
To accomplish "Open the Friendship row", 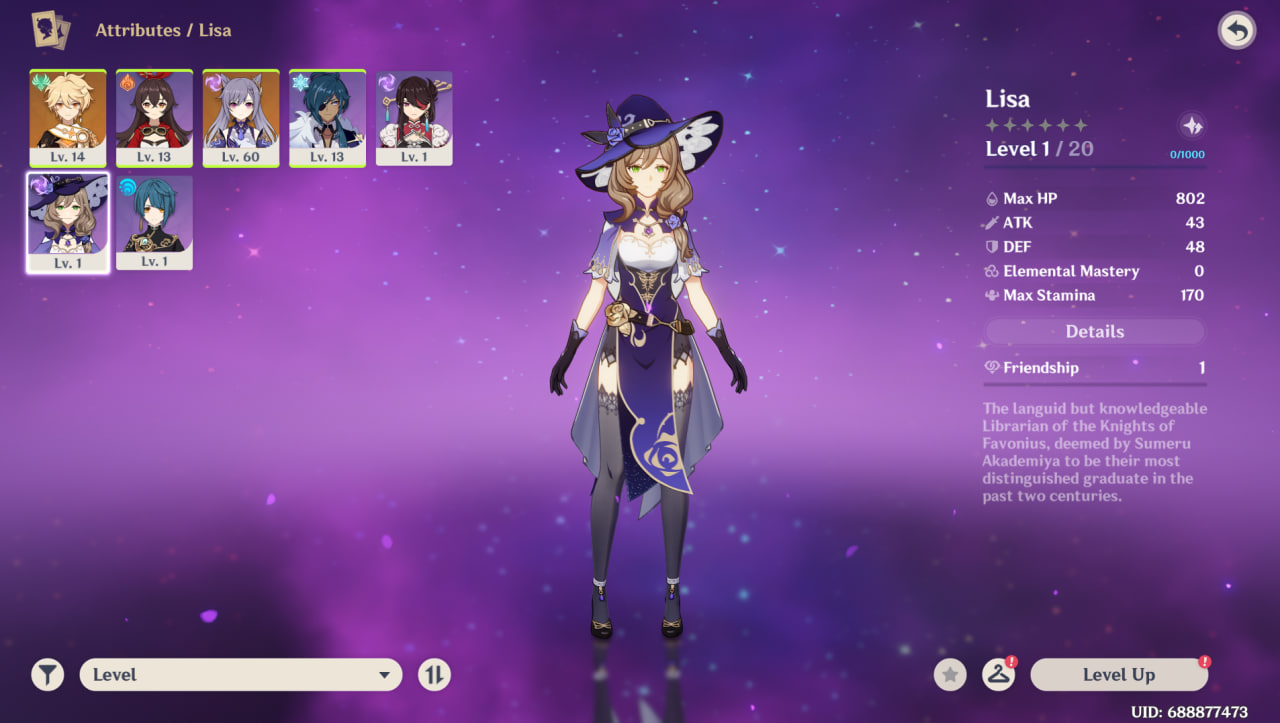I will (1095, 368).
